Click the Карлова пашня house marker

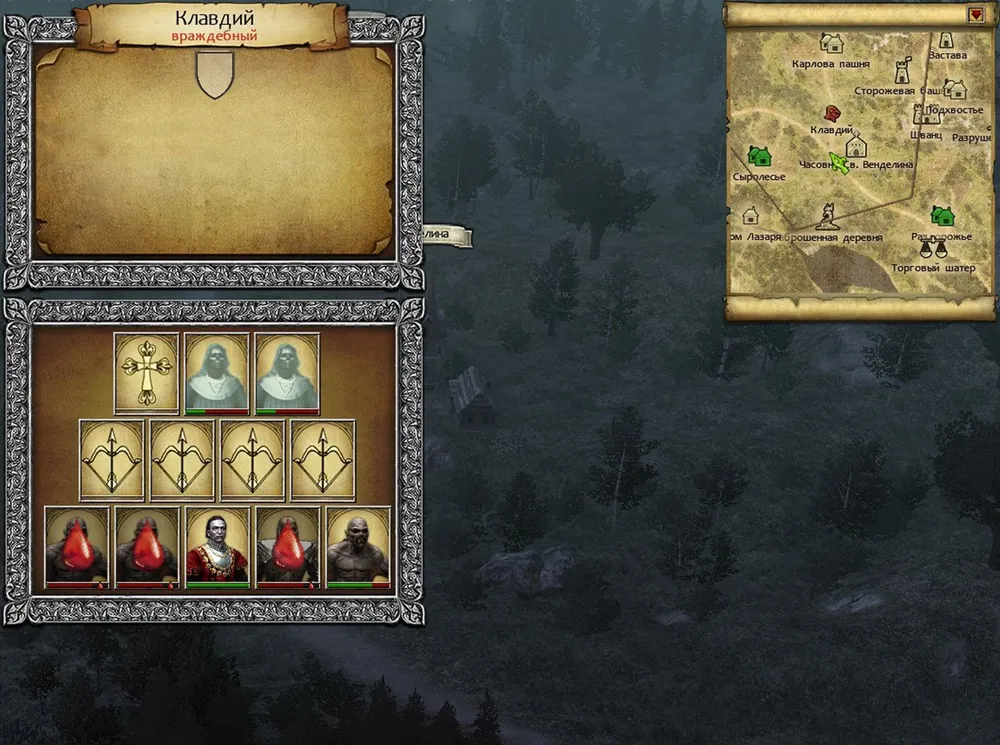[831, 43]
